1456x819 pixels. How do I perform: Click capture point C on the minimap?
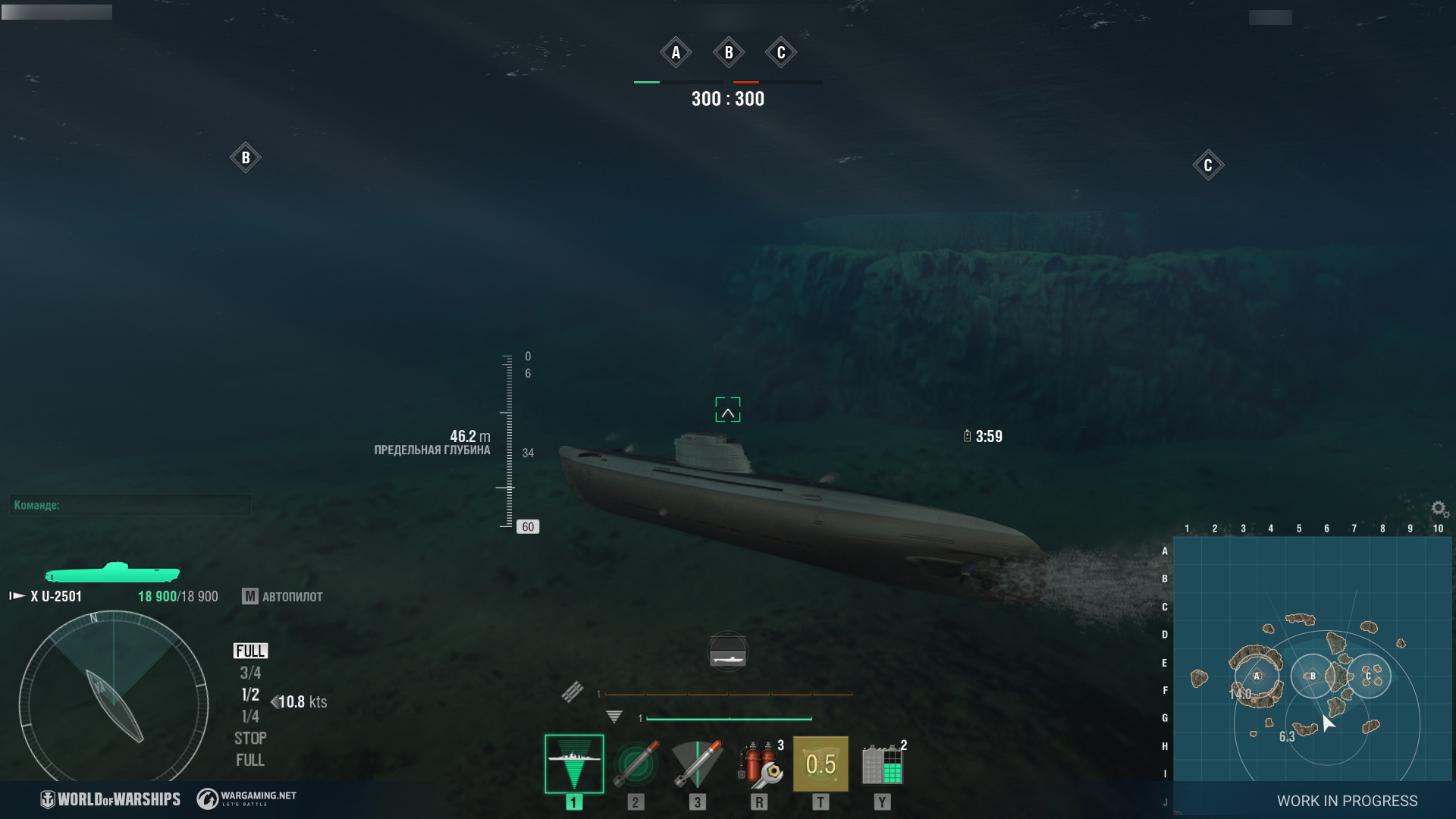tap(1368, 676)
